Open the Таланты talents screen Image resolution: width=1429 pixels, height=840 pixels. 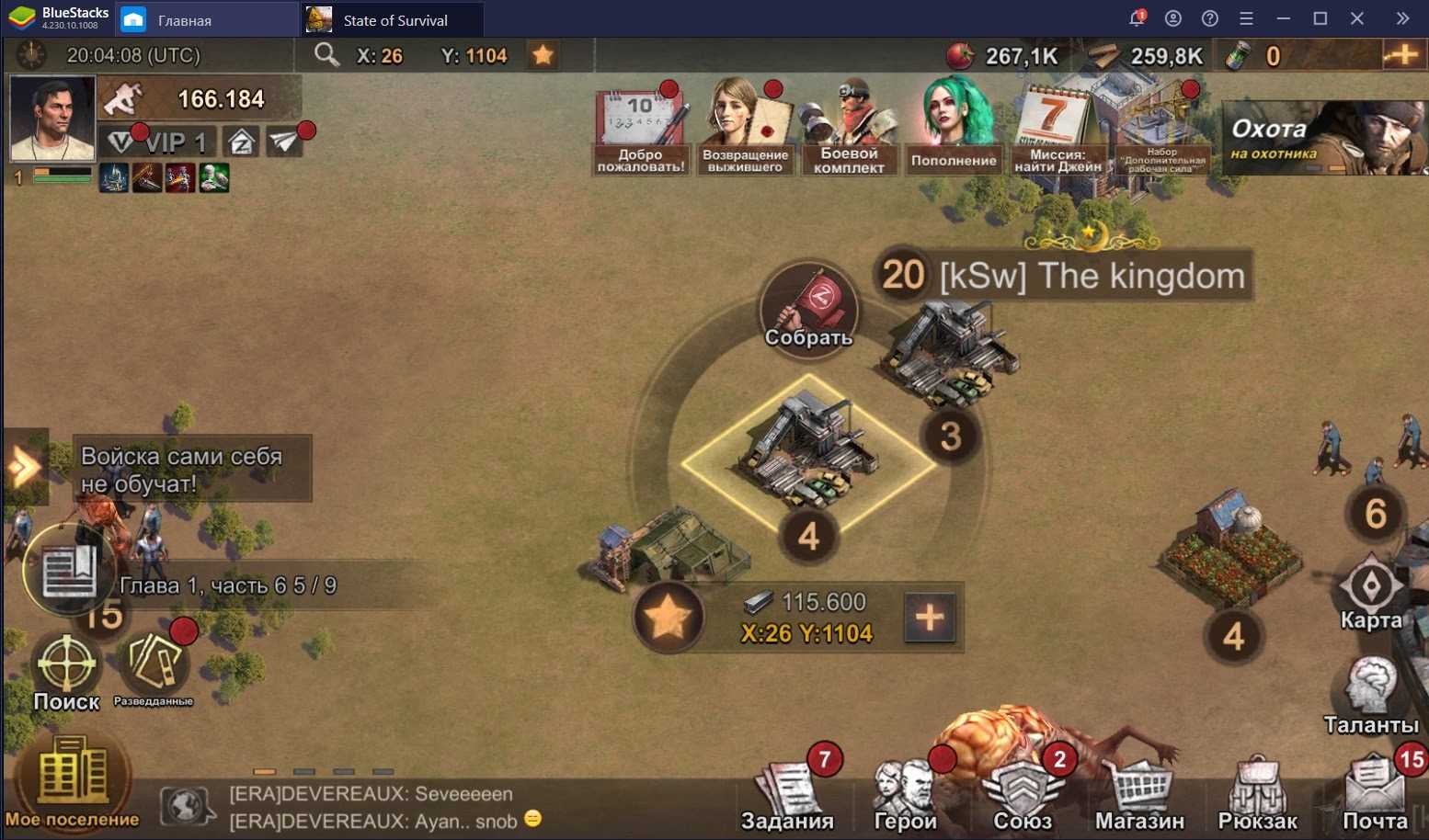(x=1370, y=696)
